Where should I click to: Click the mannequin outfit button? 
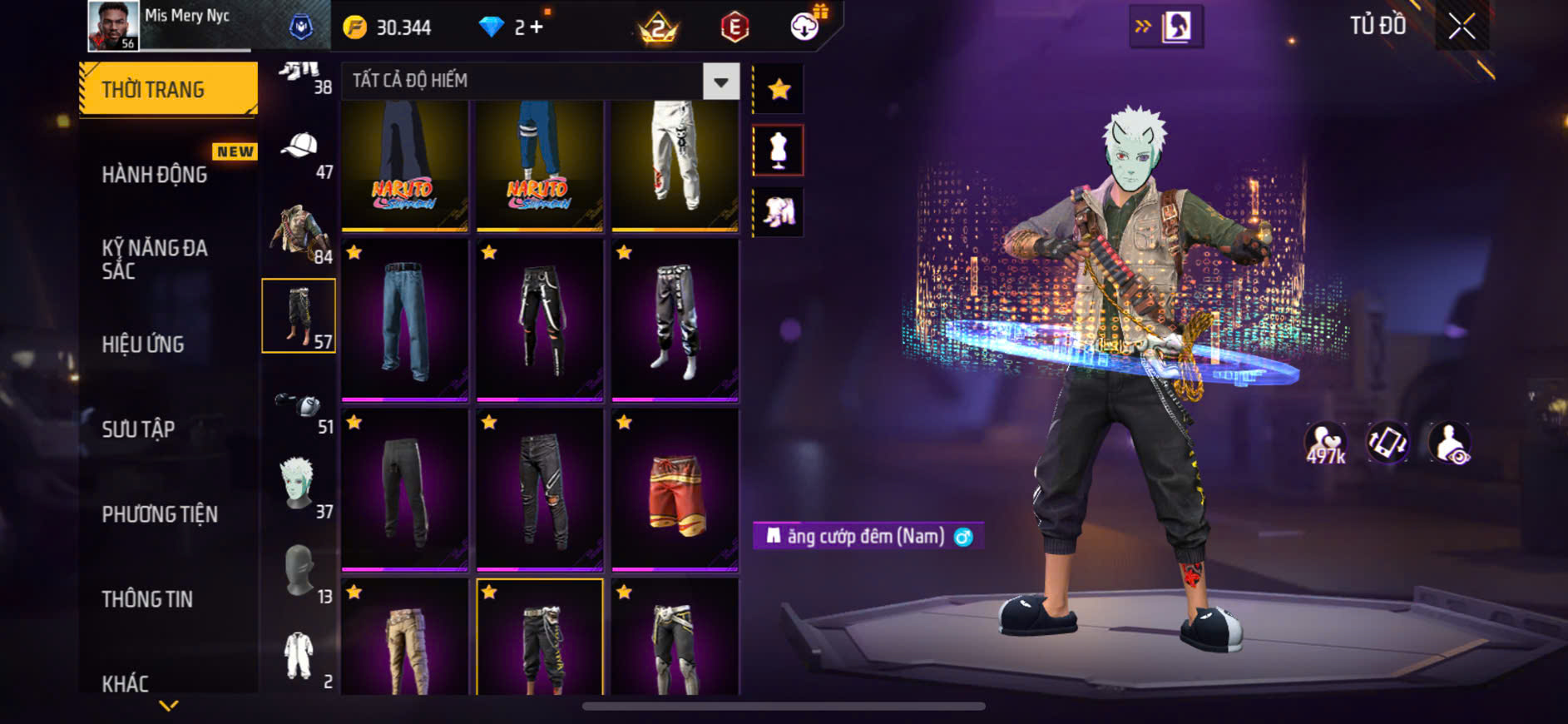(779, 151)
